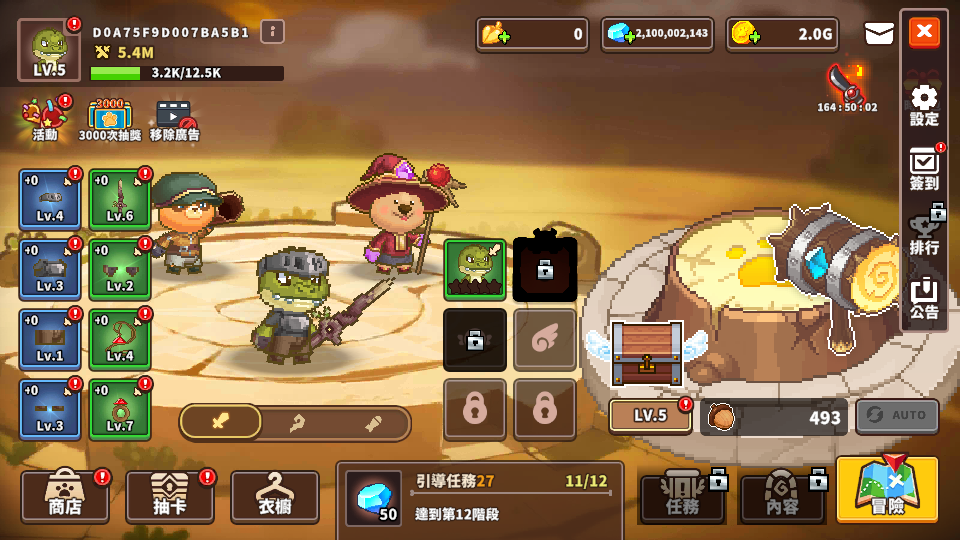Start 冒險 adventure mode

(887, 489)
